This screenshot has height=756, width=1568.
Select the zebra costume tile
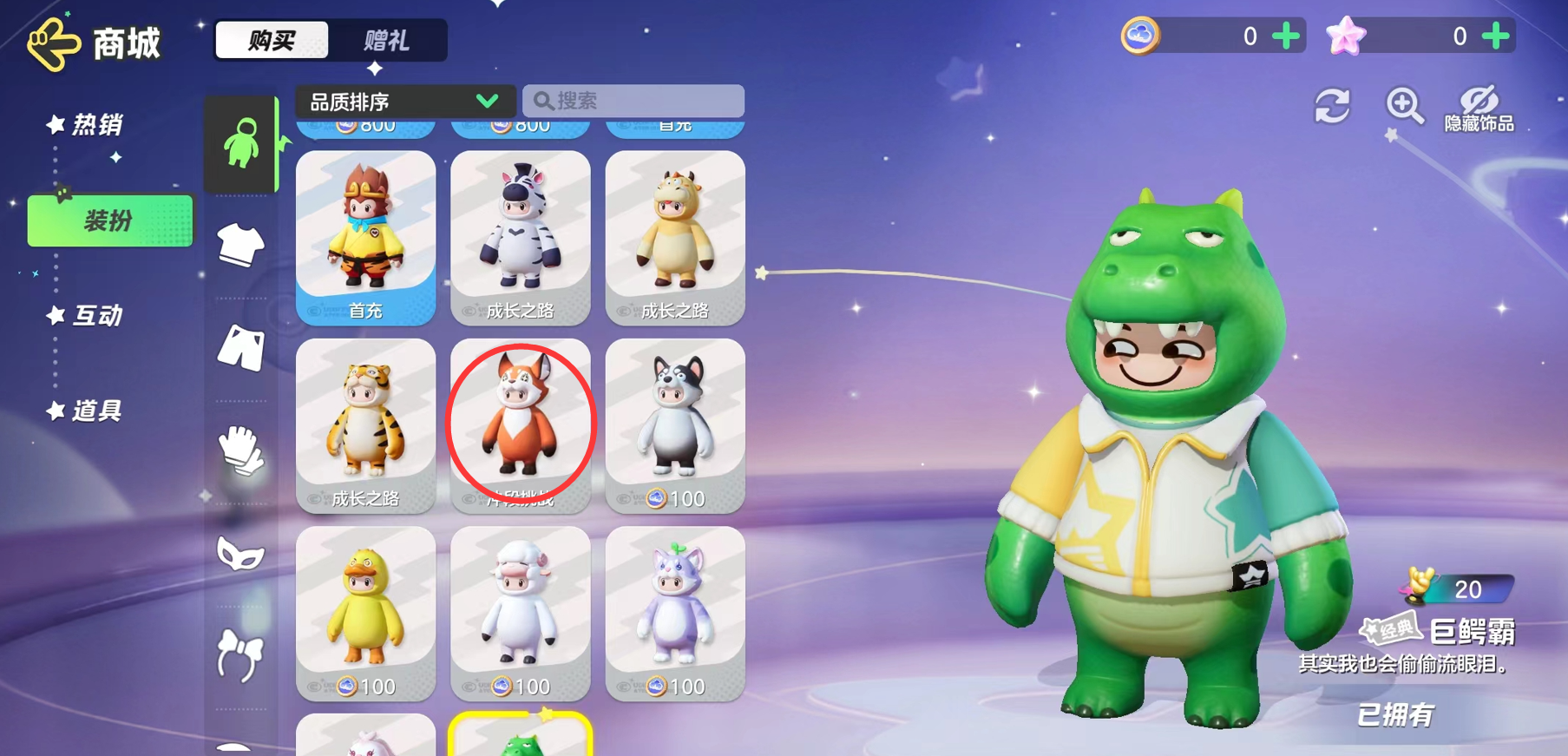521,237
